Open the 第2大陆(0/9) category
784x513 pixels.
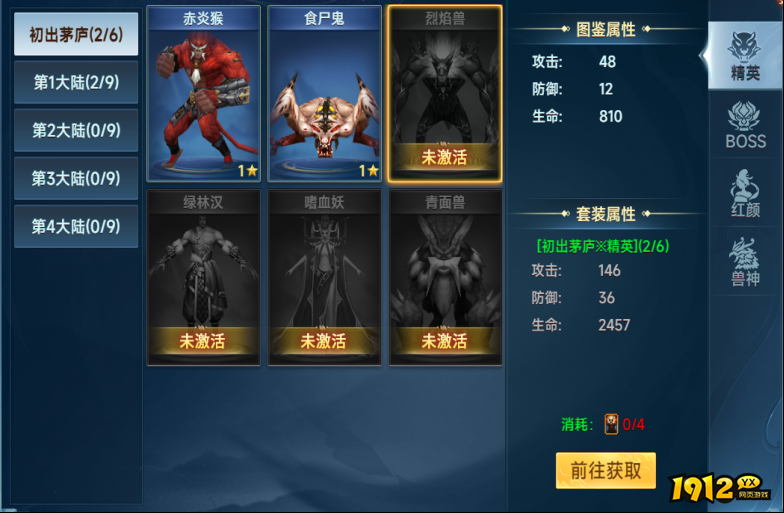76,131
